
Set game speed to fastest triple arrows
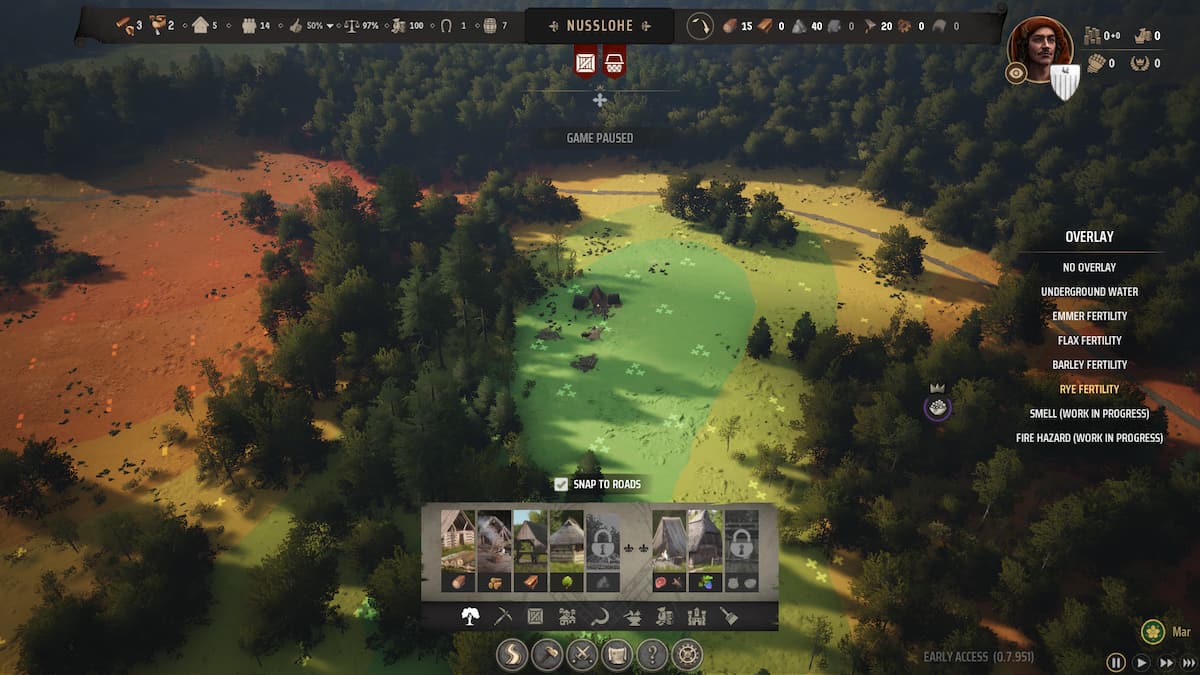[x=1188, y=662]
